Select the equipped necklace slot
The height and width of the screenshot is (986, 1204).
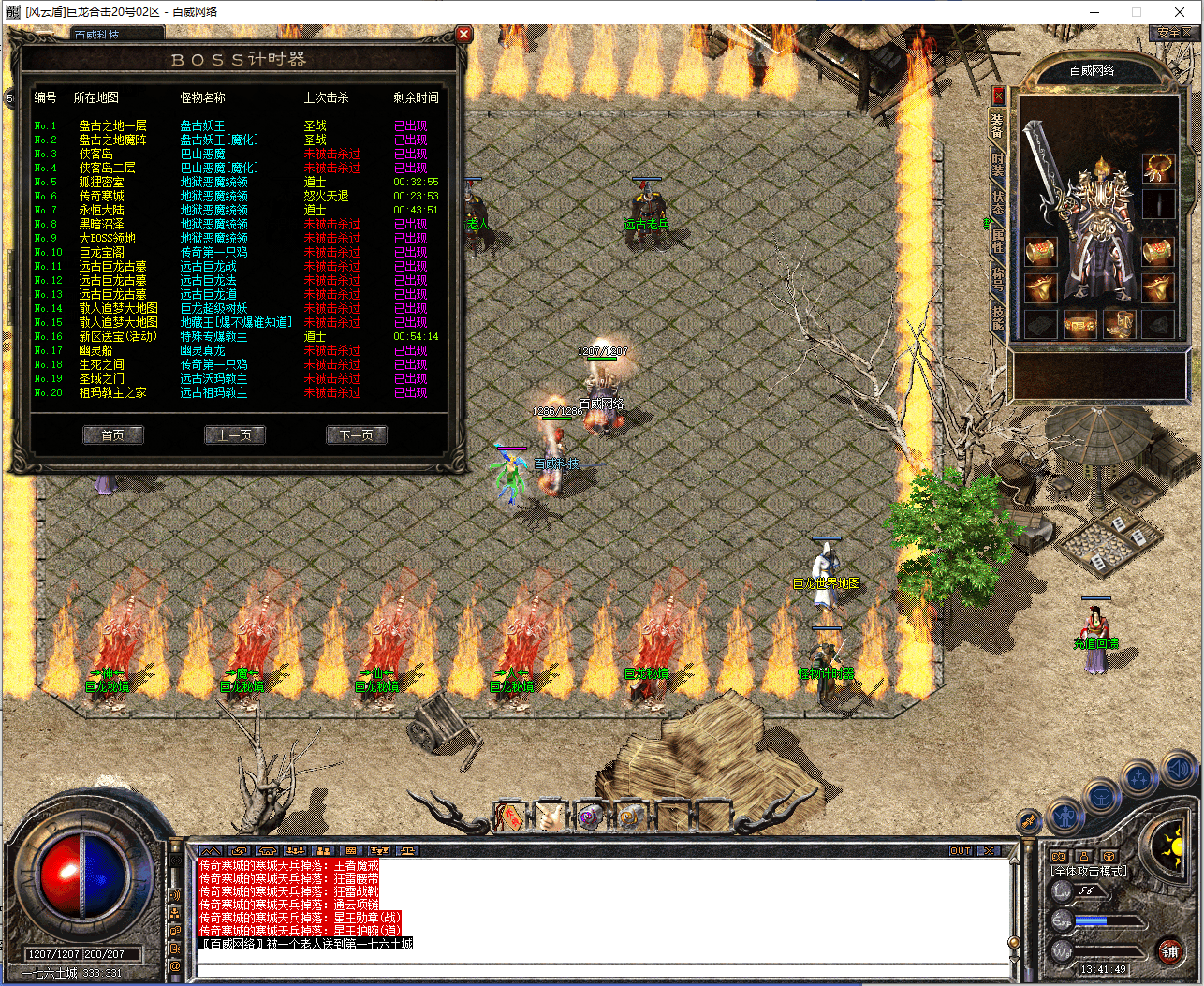(1159, 169)
